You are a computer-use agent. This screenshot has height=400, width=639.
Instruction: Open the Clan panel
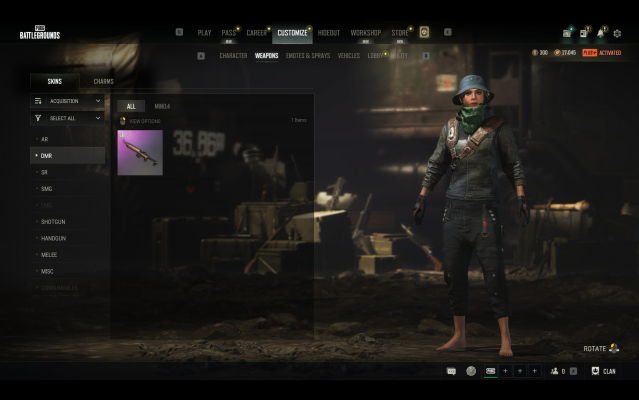(603, 371)
